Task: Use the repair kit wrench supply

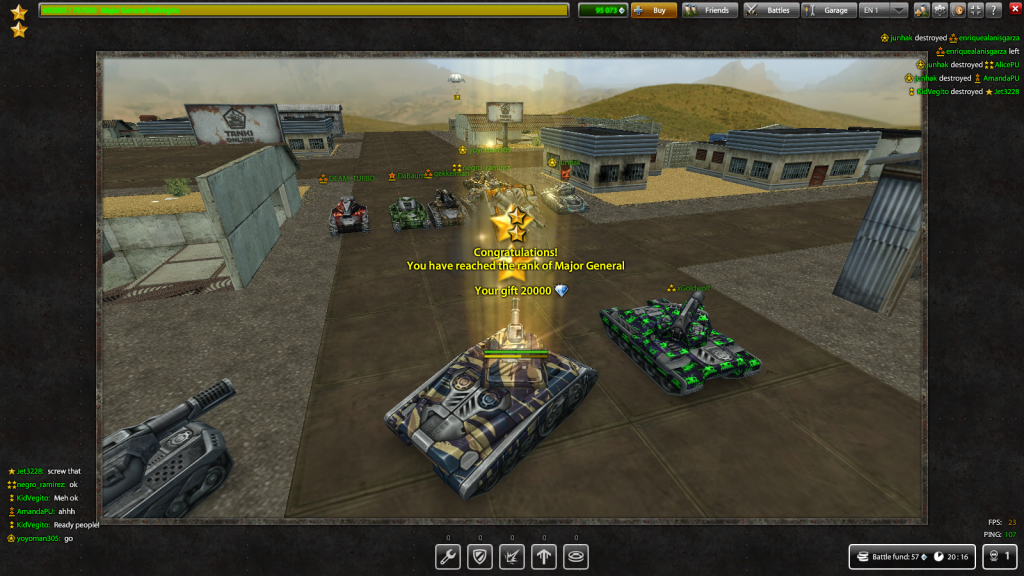Action: (x=448, y=557)
